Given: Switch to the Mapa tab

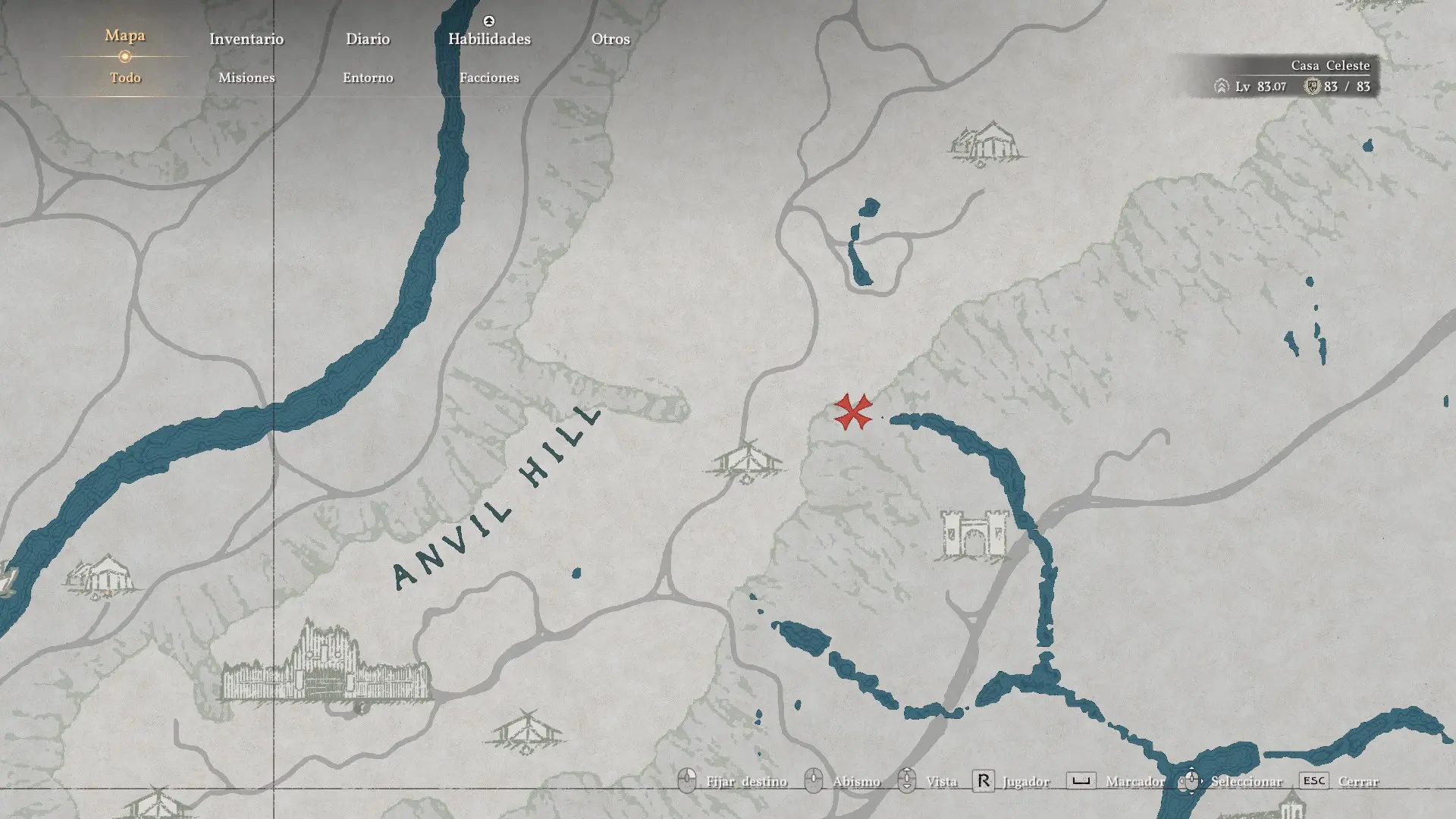Looking at the screenshot, I should click(125, 36).
